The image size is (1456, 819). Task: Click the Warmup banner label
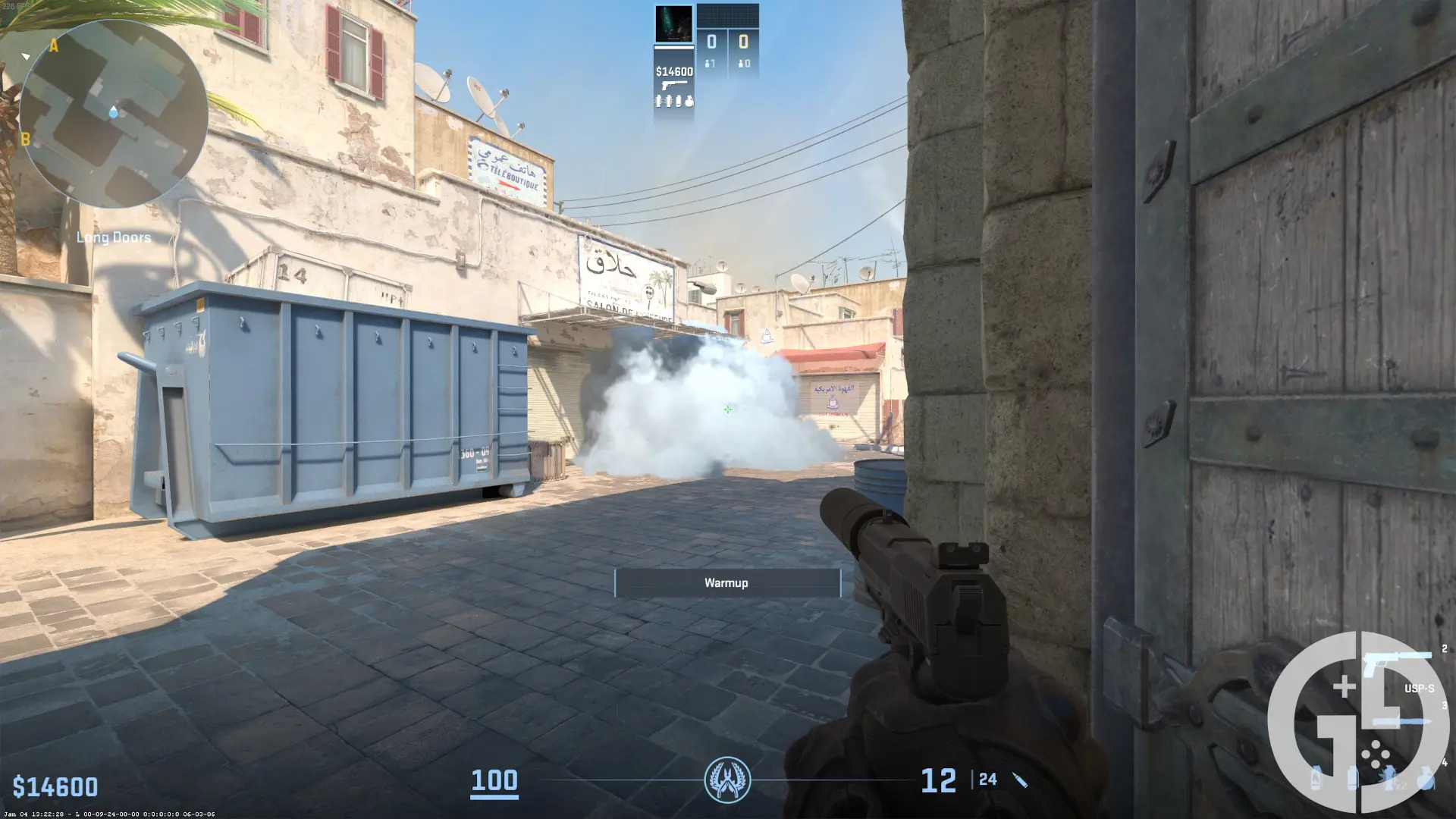pos(726,582)
